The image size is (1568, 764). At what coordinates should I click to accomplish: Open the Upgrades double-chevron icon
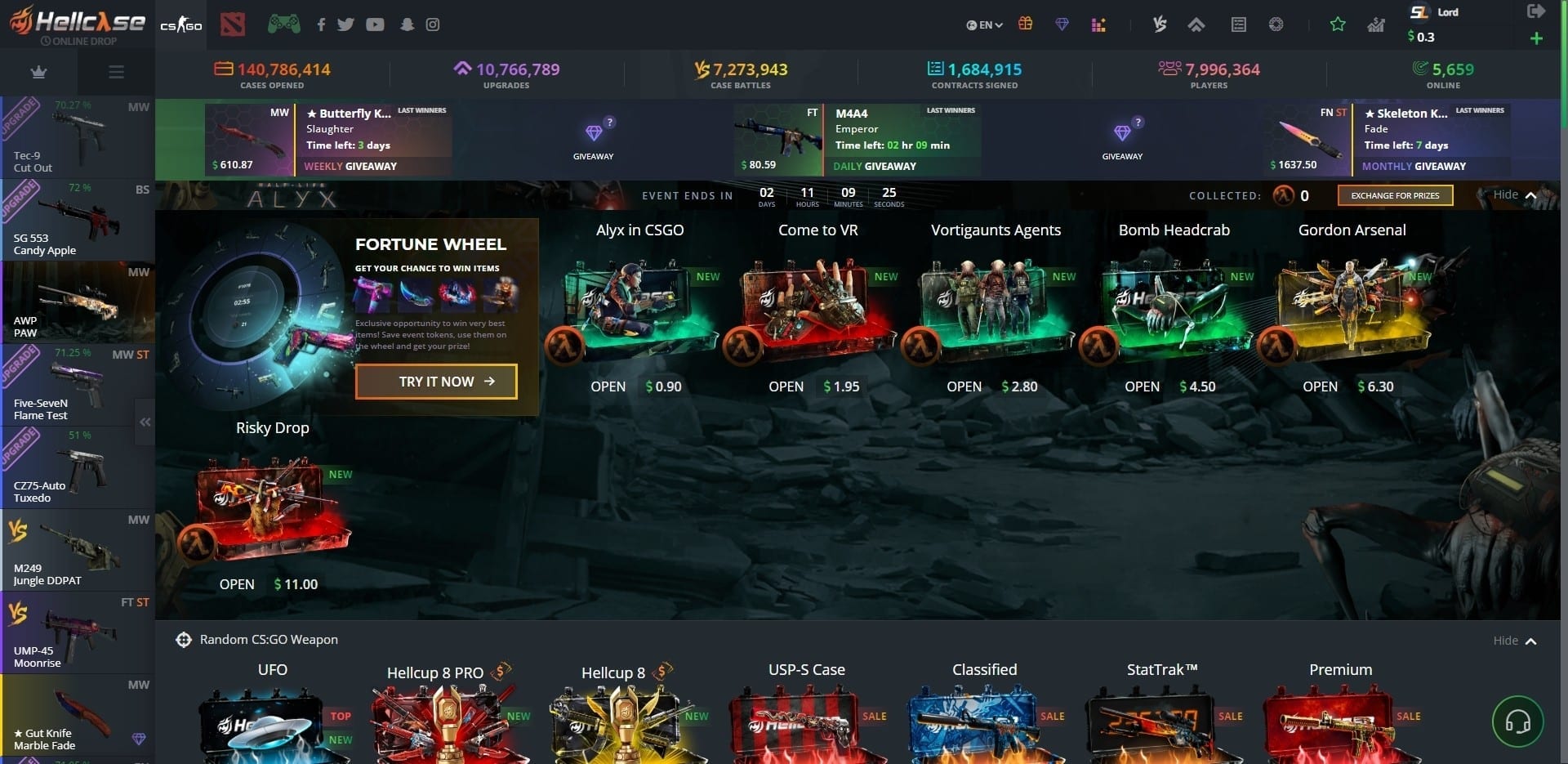1197,25
